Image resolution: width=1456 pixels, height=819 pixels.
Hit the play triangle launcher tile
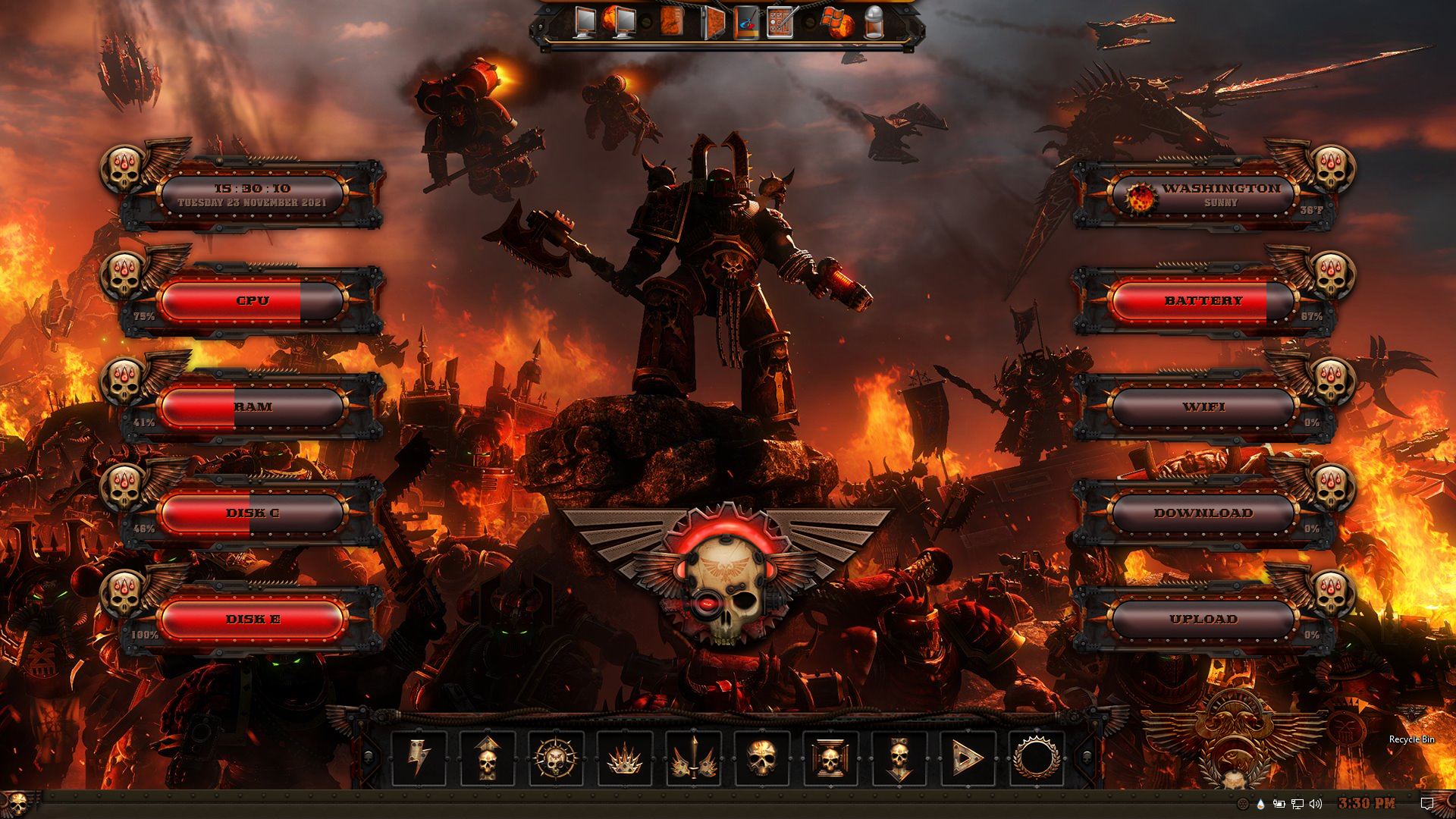click(x=968, y=758)
